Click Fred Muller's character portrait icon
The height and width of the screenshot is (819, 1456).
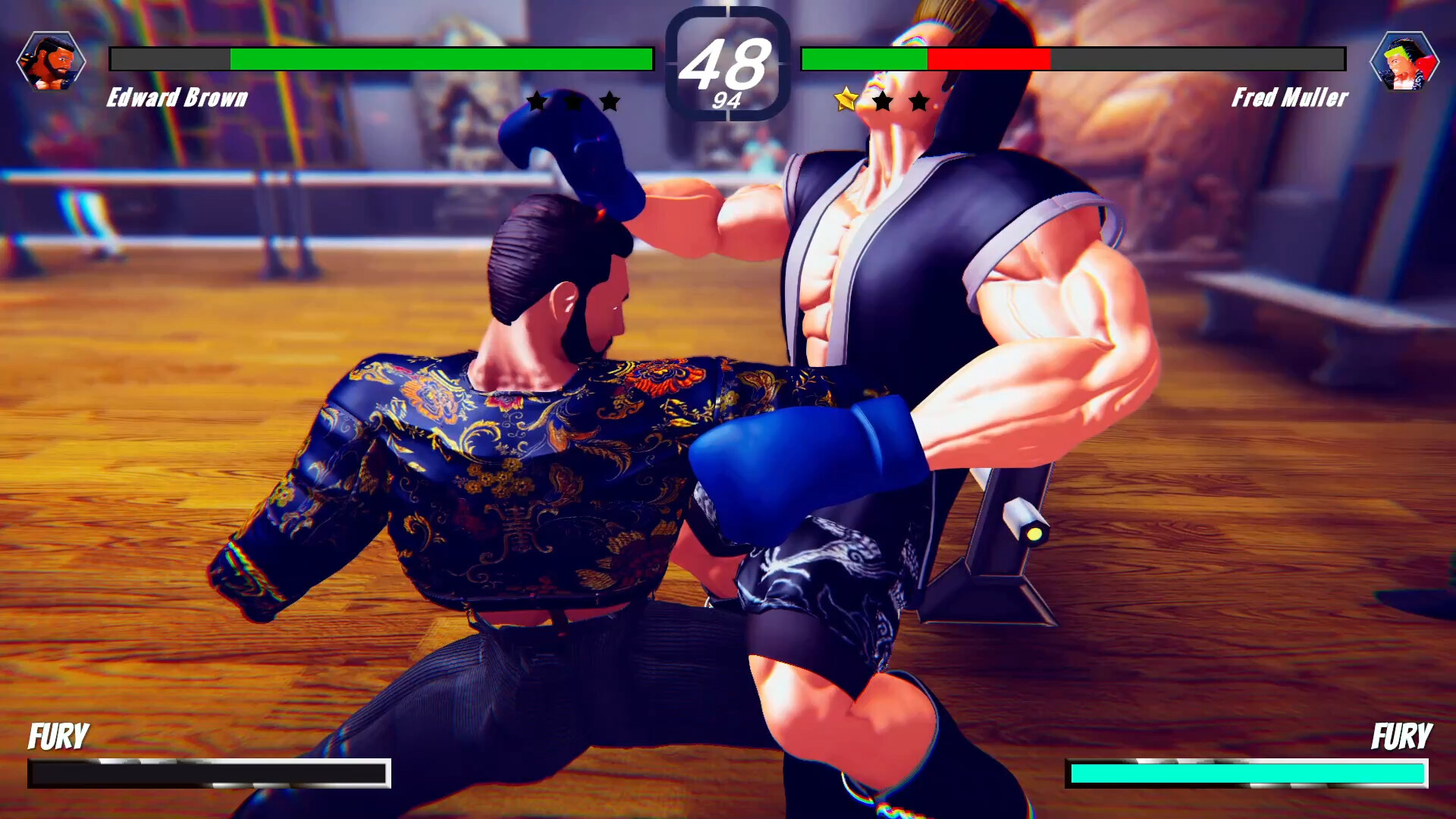pyautogui.click(x=1404, y=59)
